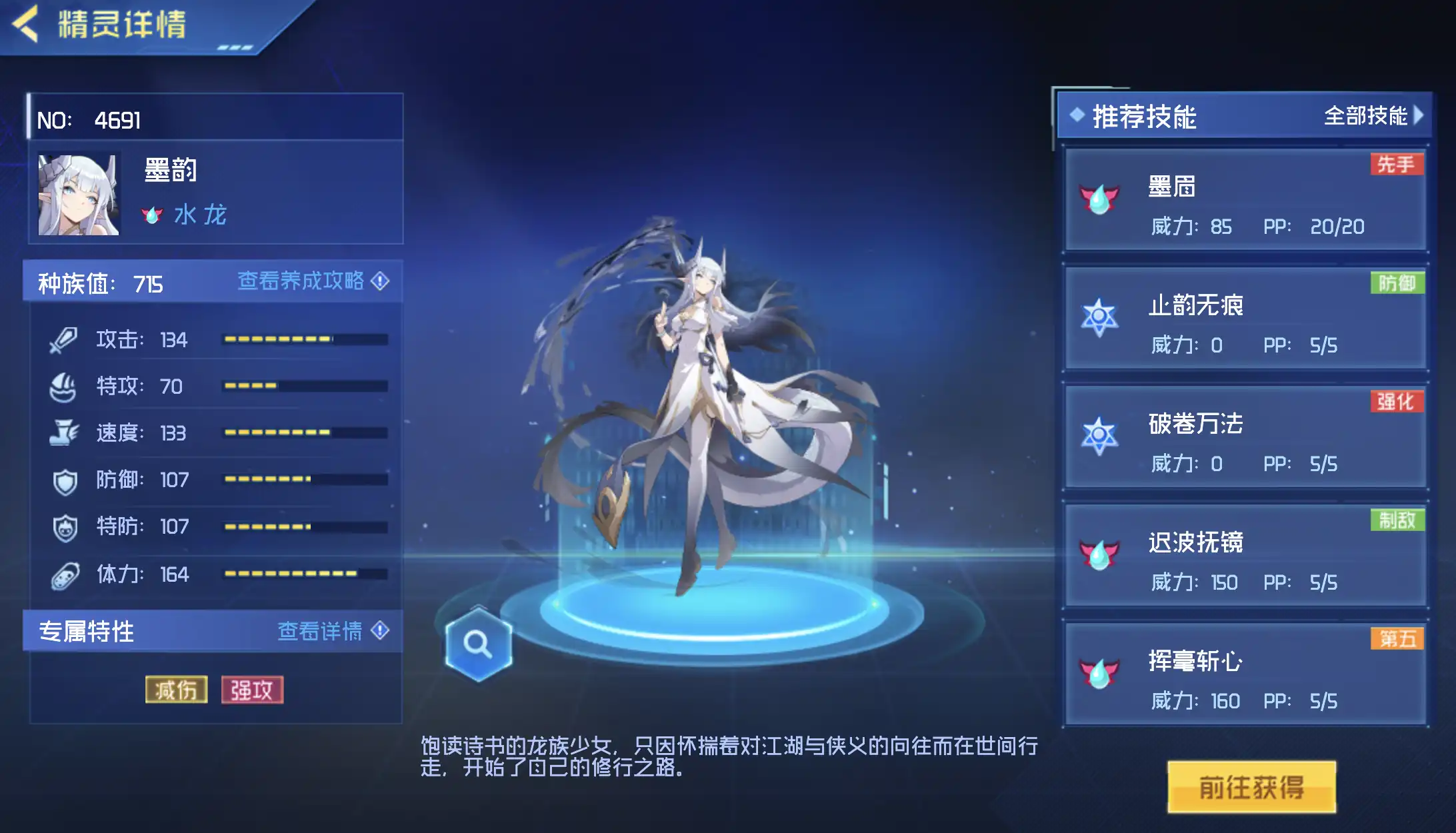Select the 强攻 trait tag
Viewport: 1456px width, 833px height.
click(252, 690)
